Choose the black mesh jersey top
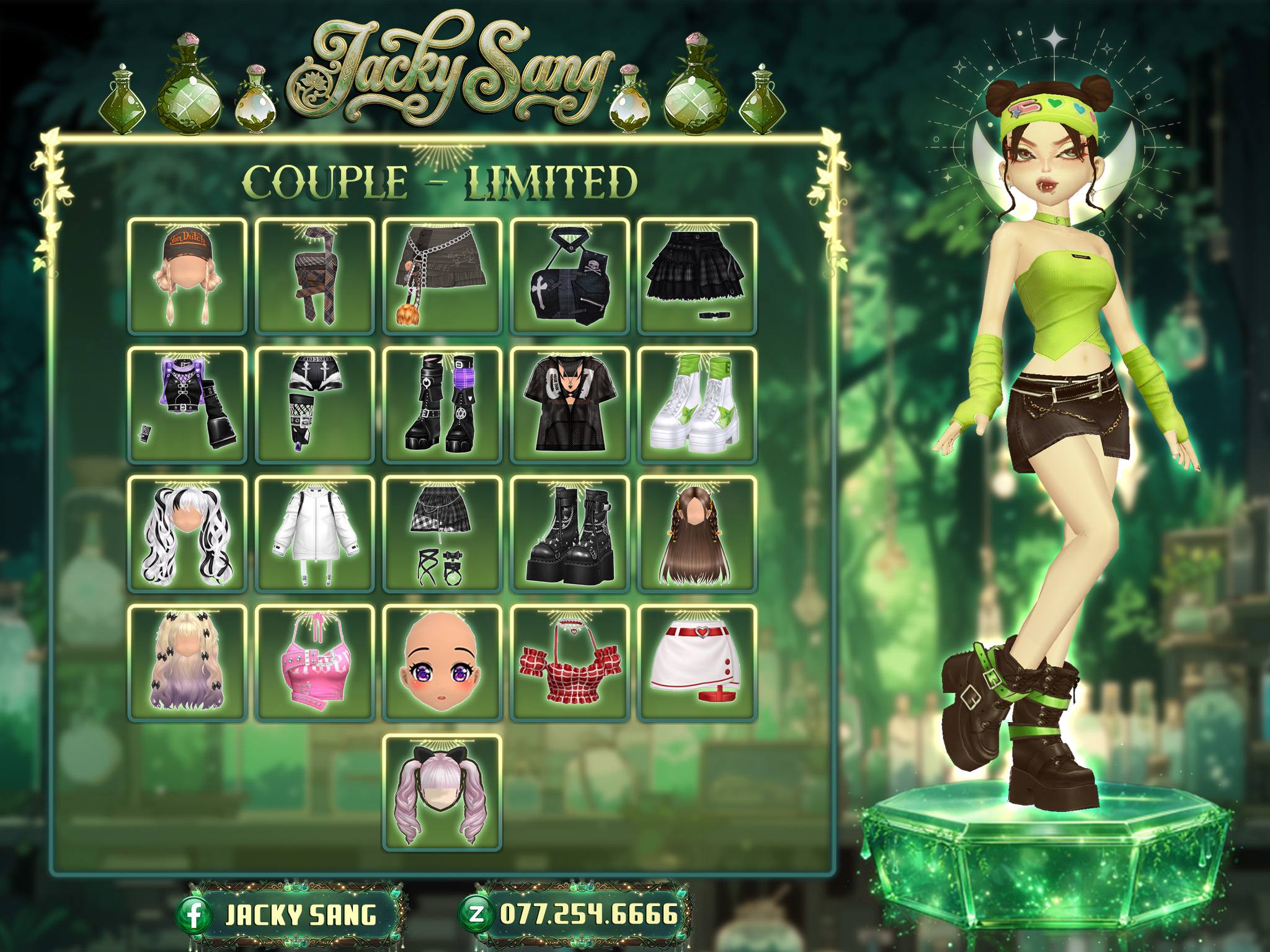Screen dimensions: 1270x952 click(x=569, y=405)
